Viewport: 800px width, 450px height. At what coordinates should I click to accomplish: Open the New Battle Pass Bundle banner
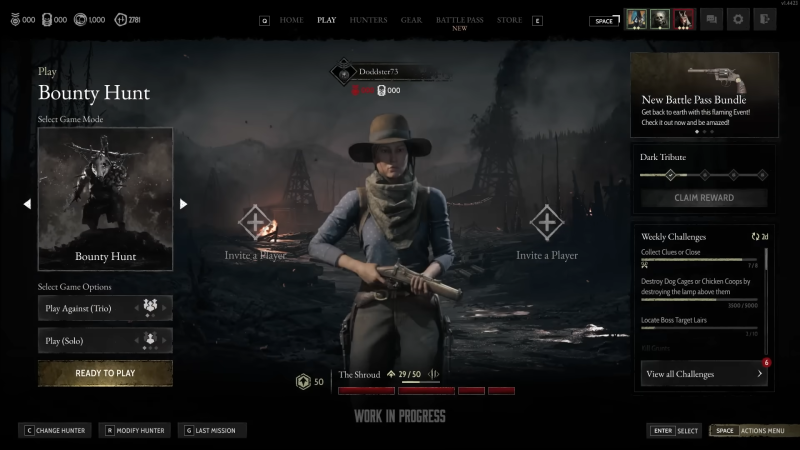click(704, 93)
